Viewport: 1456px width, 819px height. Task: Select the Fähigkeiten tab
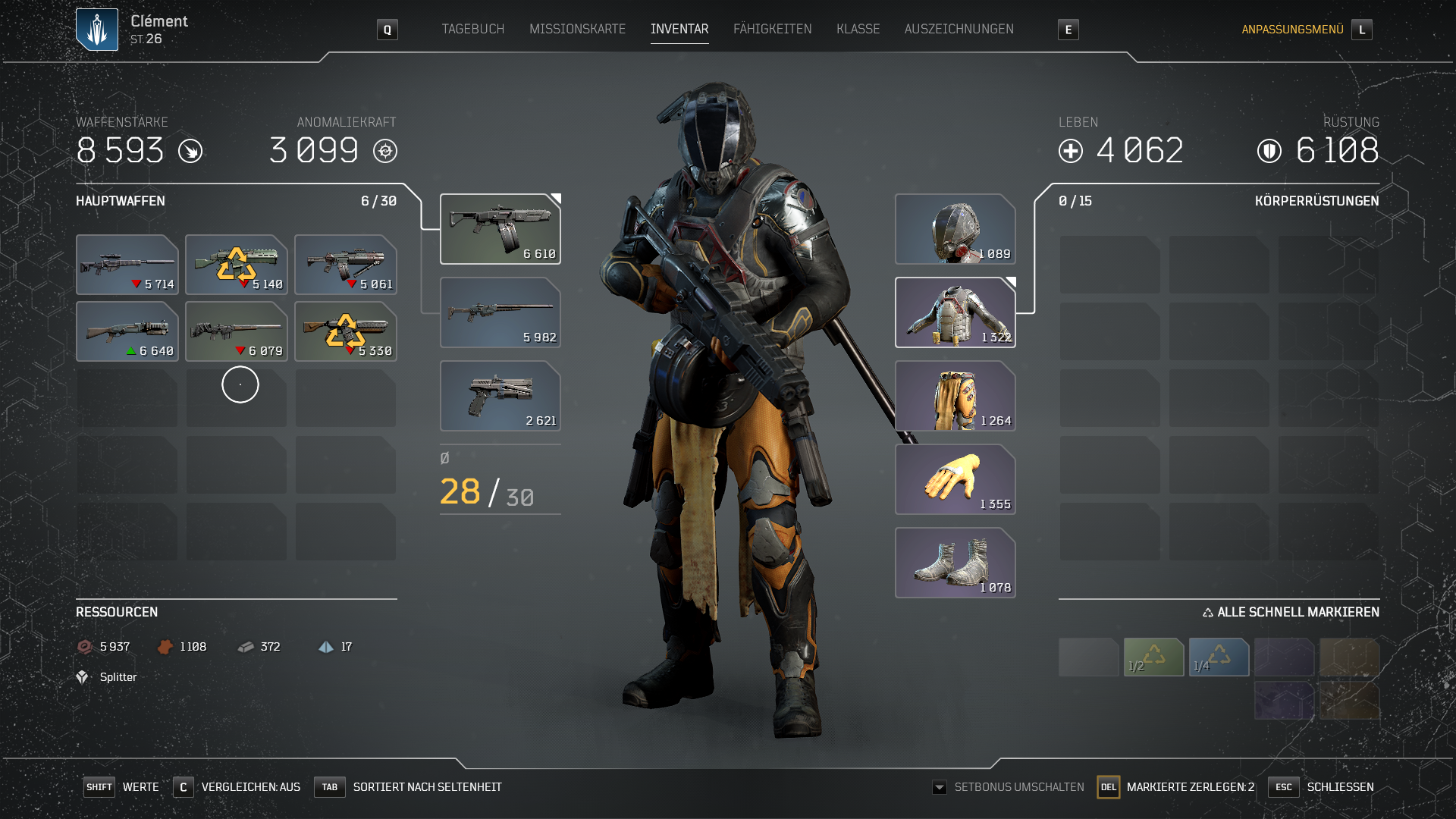[x=772, y=29]
